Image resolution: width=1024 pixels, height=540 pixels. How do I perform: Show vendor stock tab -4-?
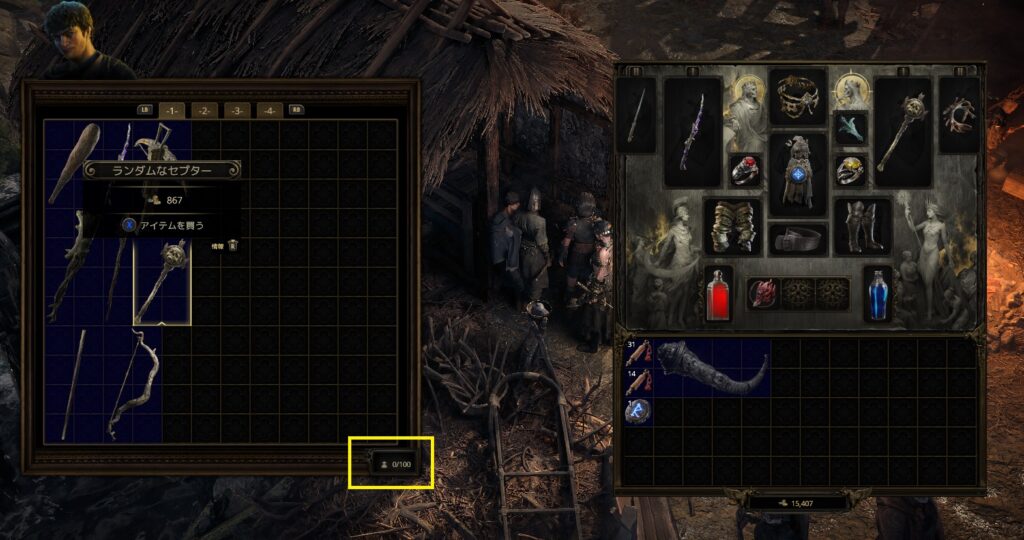point(269,110)
